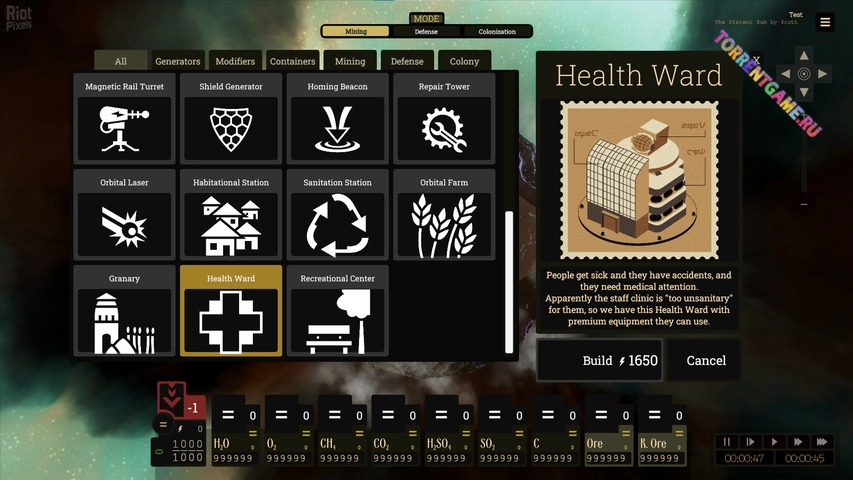Choose the Orbital Laser tile
Screen dimensions: 853x480
point(125,214)
